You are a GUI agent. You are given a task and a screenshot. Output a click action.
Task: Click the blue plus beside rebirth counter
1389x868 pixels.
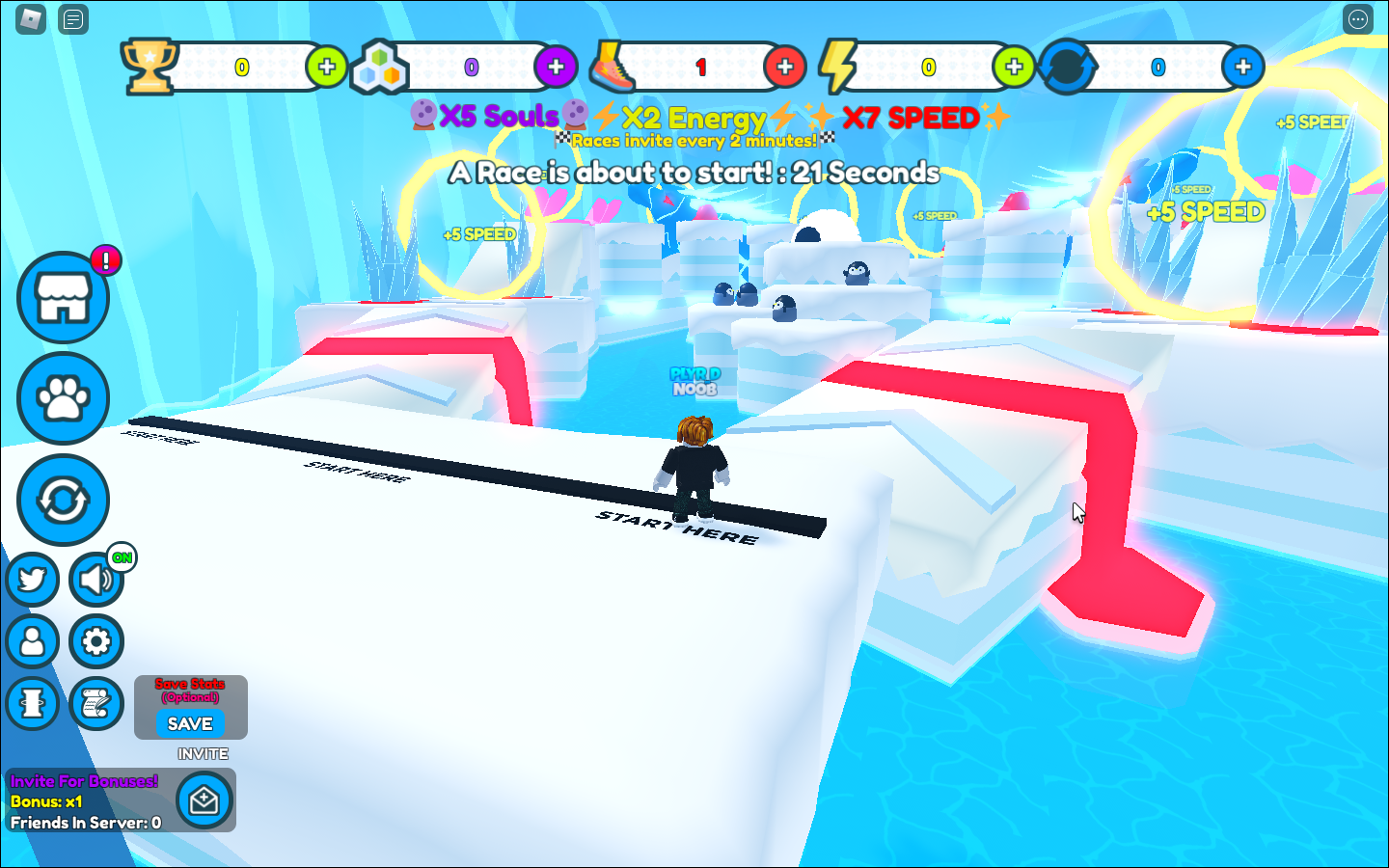click(x=1243, y=67)
